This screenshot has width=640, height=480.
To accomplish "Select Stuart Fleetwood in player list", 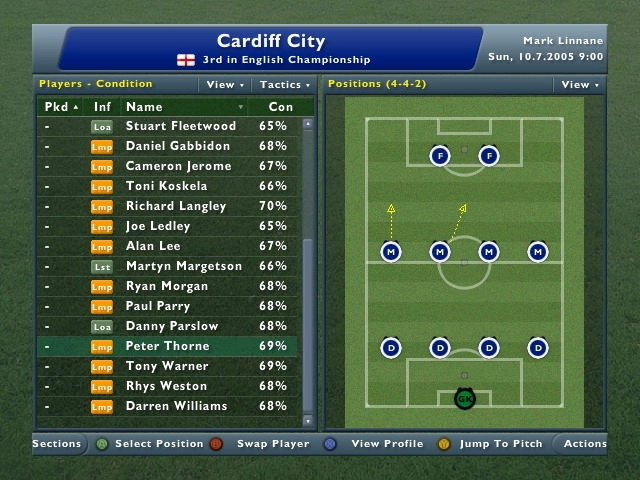I will tap(181, 126).
